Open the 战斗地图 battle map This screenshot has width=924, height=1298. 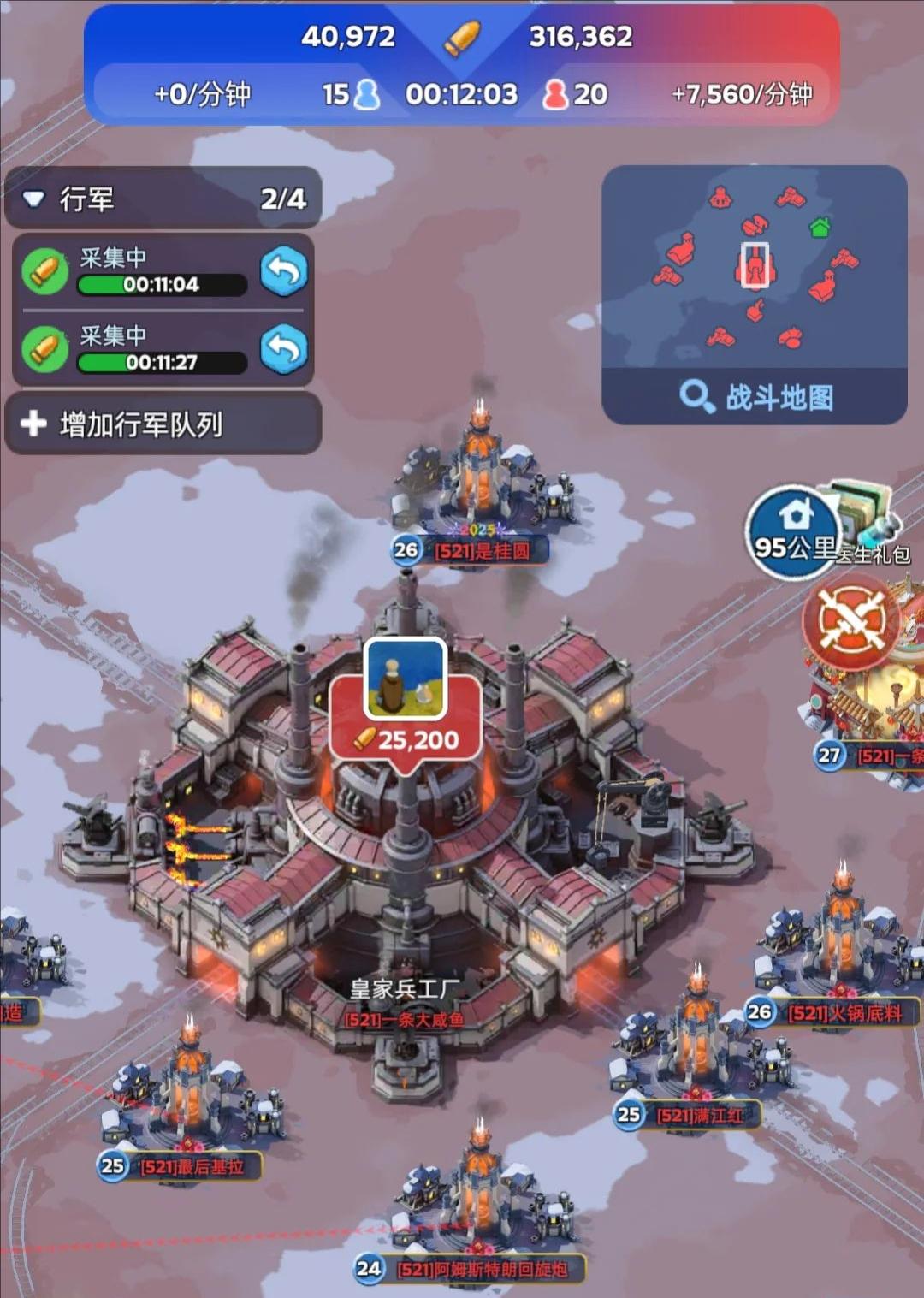755,397
